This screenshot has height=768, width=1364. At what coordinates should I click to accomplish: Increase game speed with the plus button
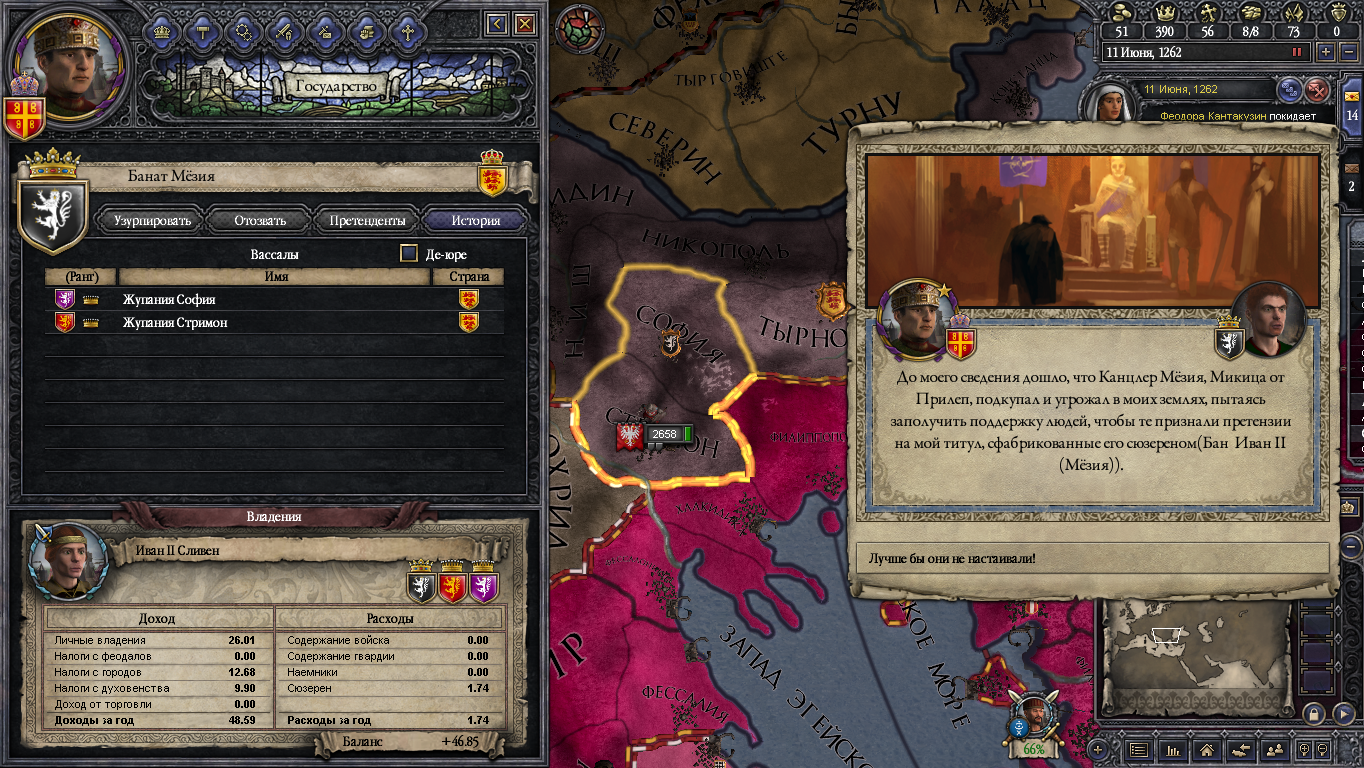coord(1326,52)
